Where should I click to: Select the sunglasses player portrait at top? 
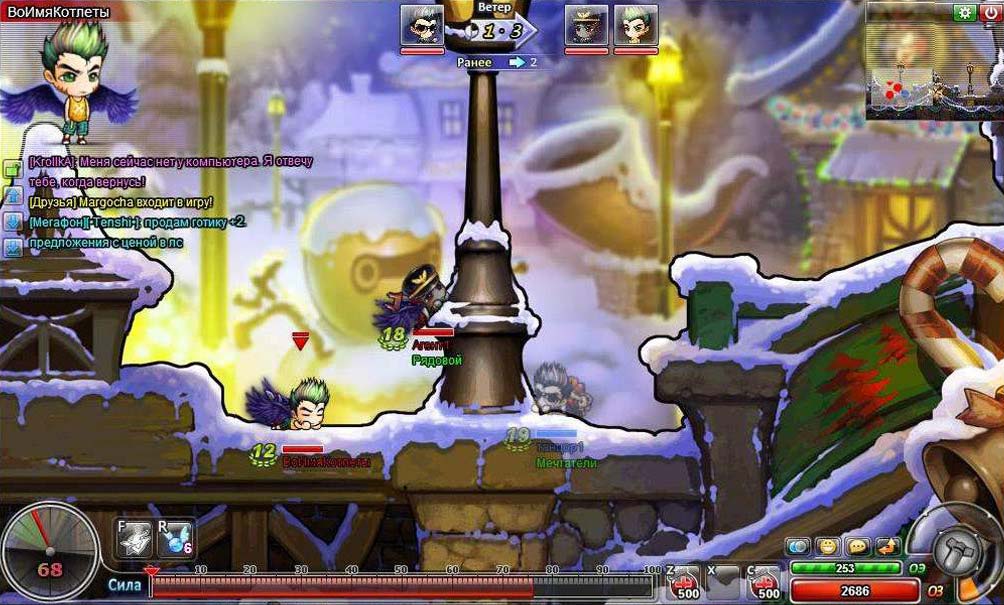(422, 26)
